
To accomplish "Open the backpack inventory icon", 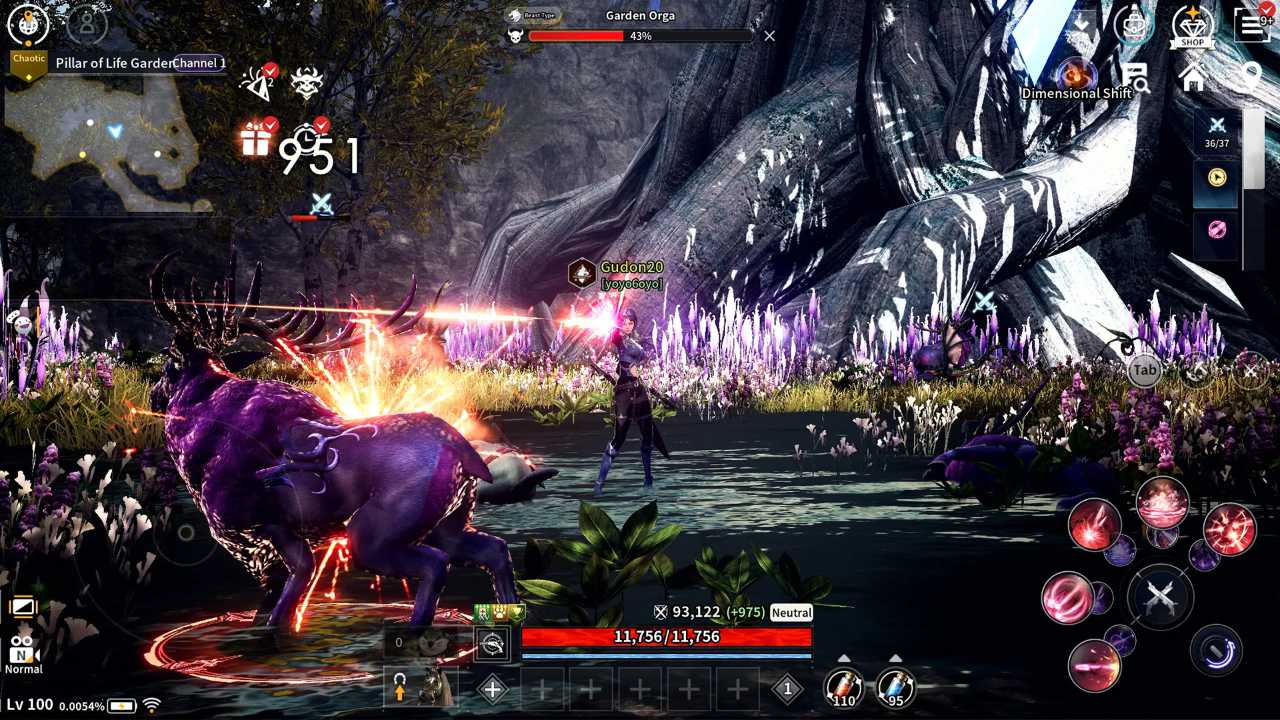I will [x=1134, y=25].
